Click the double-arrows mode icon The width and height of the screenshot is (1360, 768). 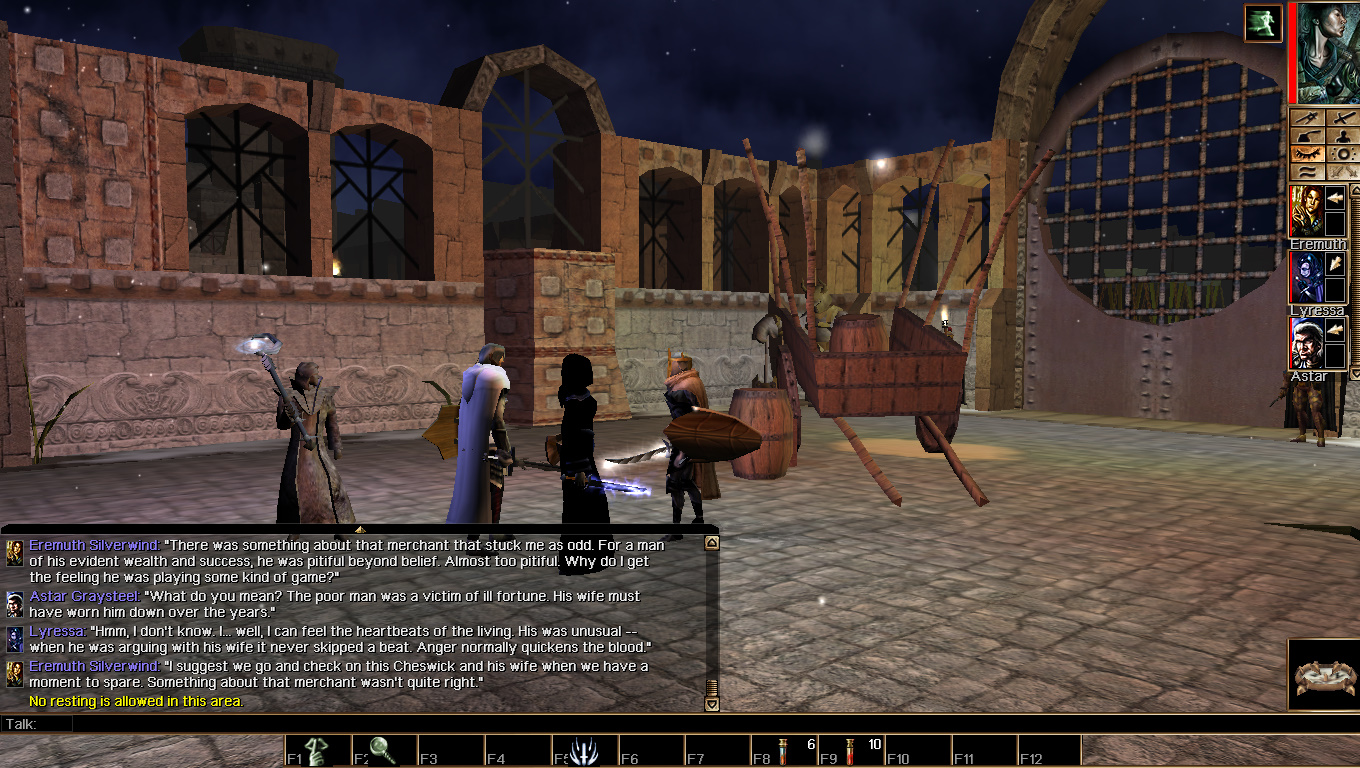click(1344, 171)
